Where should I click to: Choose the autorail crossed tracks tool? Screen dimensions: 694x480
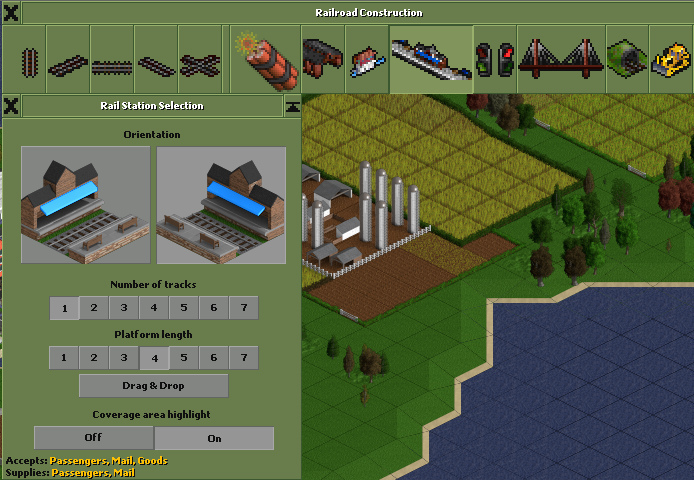coord(200,66)
